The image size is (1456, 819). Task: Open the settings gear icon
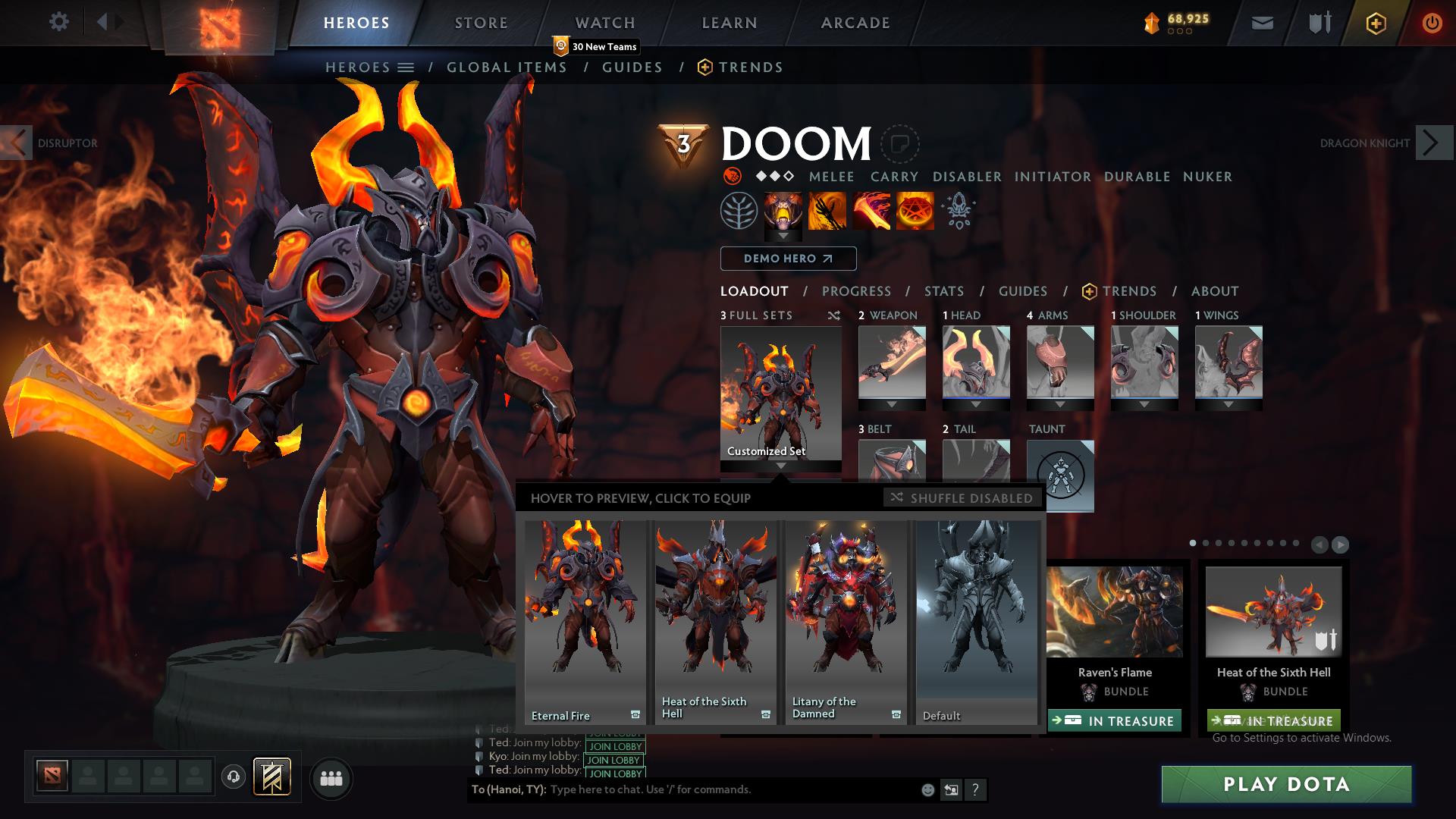pos(58,22)
